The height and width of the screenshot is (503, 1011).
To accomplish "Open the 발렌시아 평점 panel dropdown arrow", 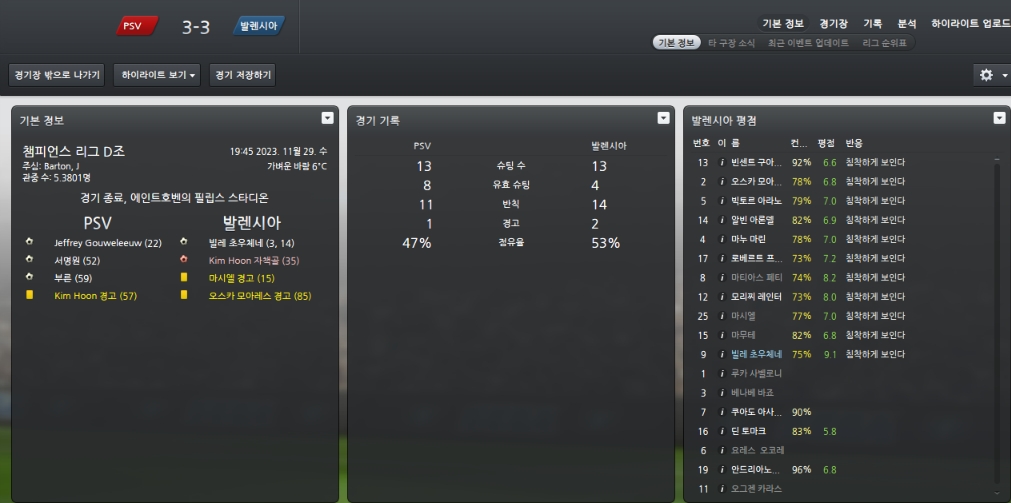I will (998, 118).
